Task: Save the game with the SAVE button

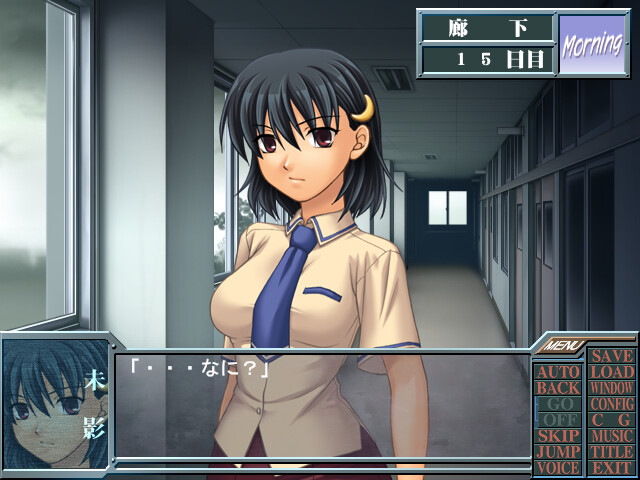Action: coord(610,356)
